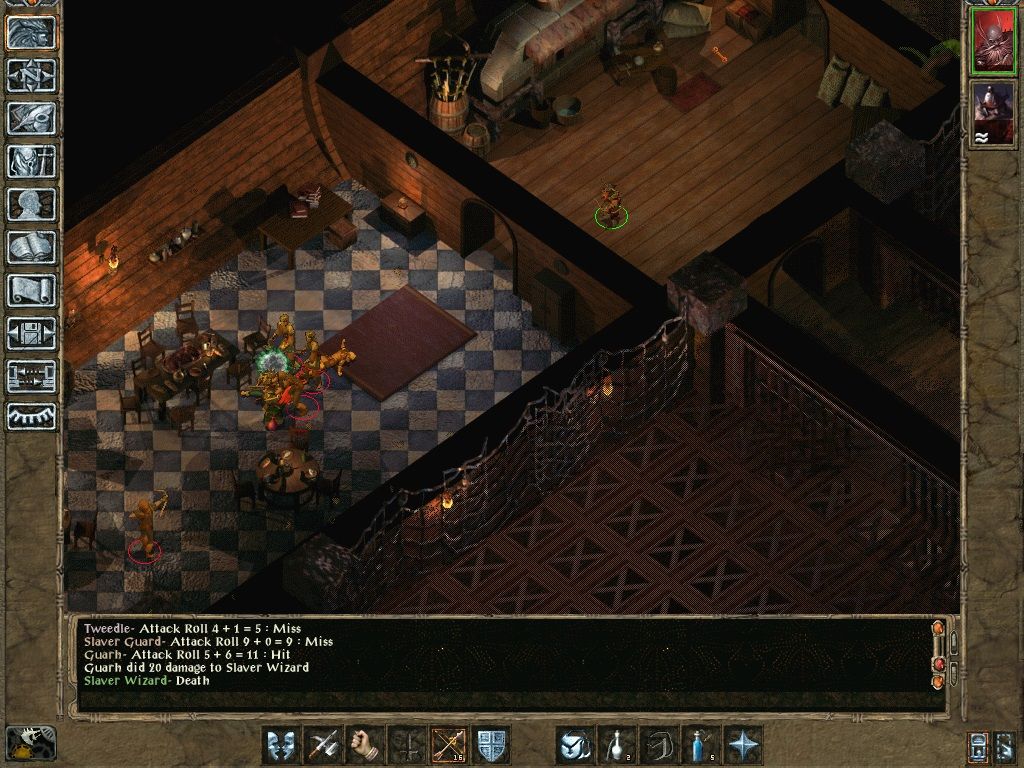The width and height of the screenshot is (1024, 768).
Task: Select the red armored character portrait
Action: click(993, 42)
